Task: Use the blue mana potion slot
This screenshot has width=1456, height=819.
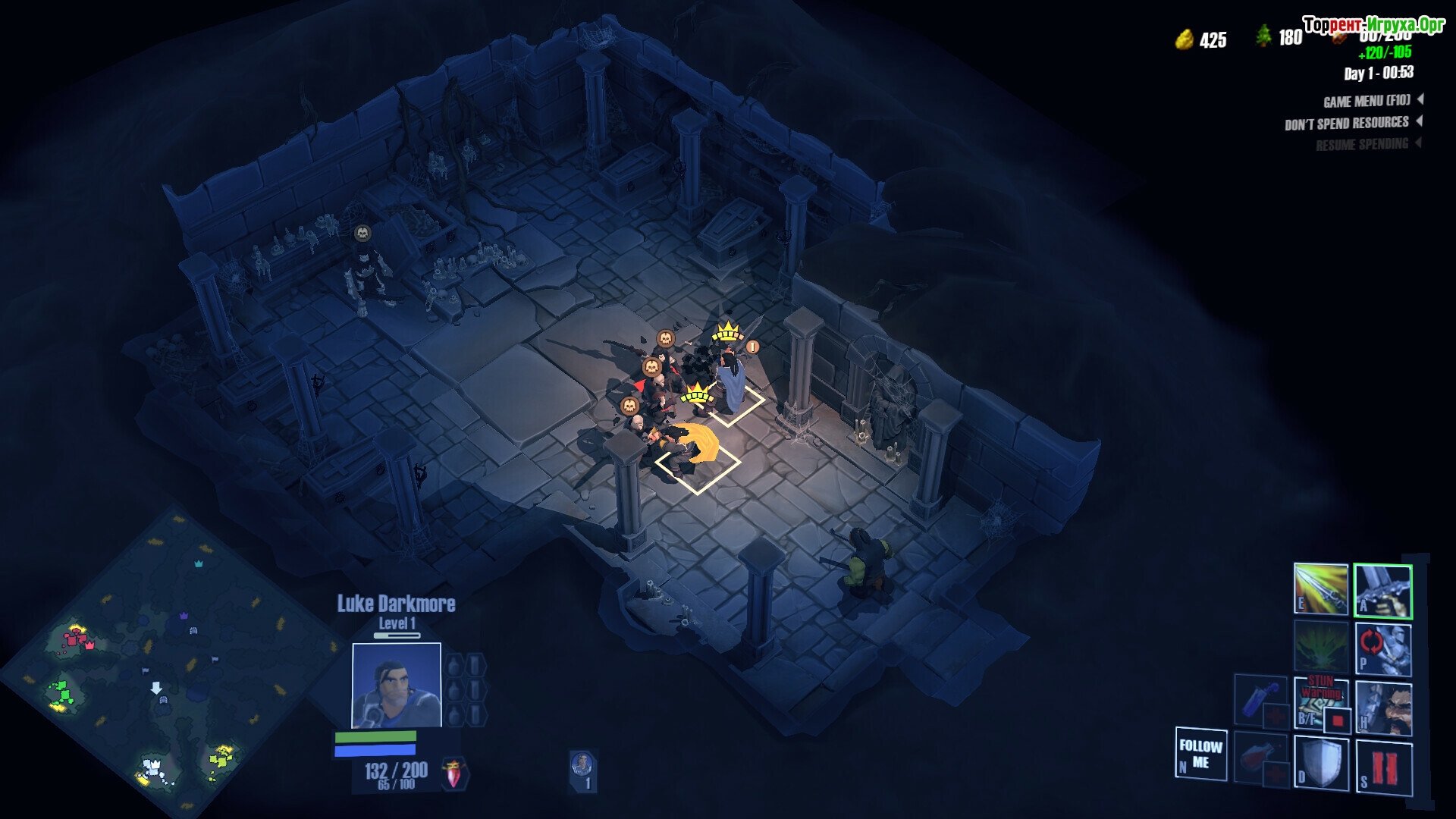Action: point(1260,698)
